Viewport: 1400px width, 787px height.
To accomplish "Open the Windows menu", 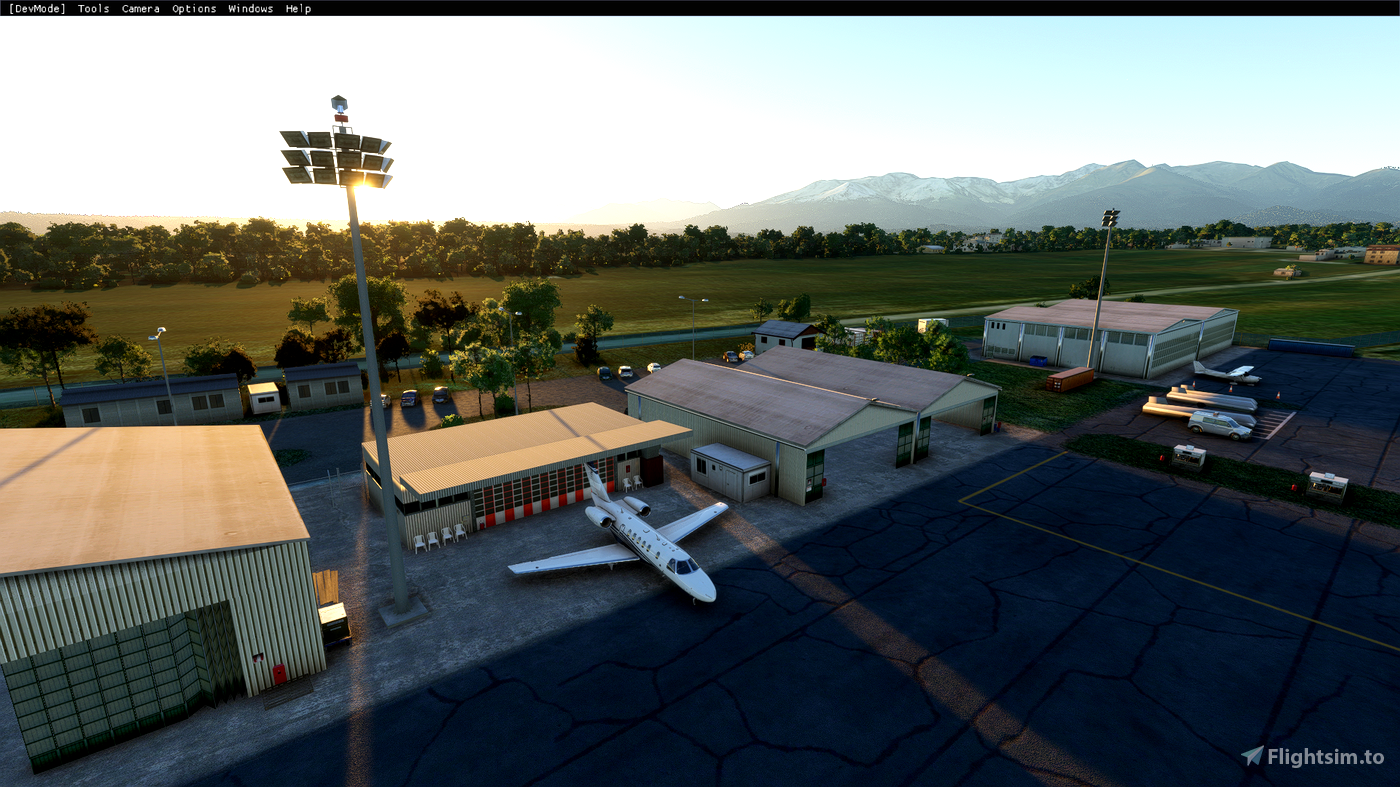I will (x=249, y=8).
